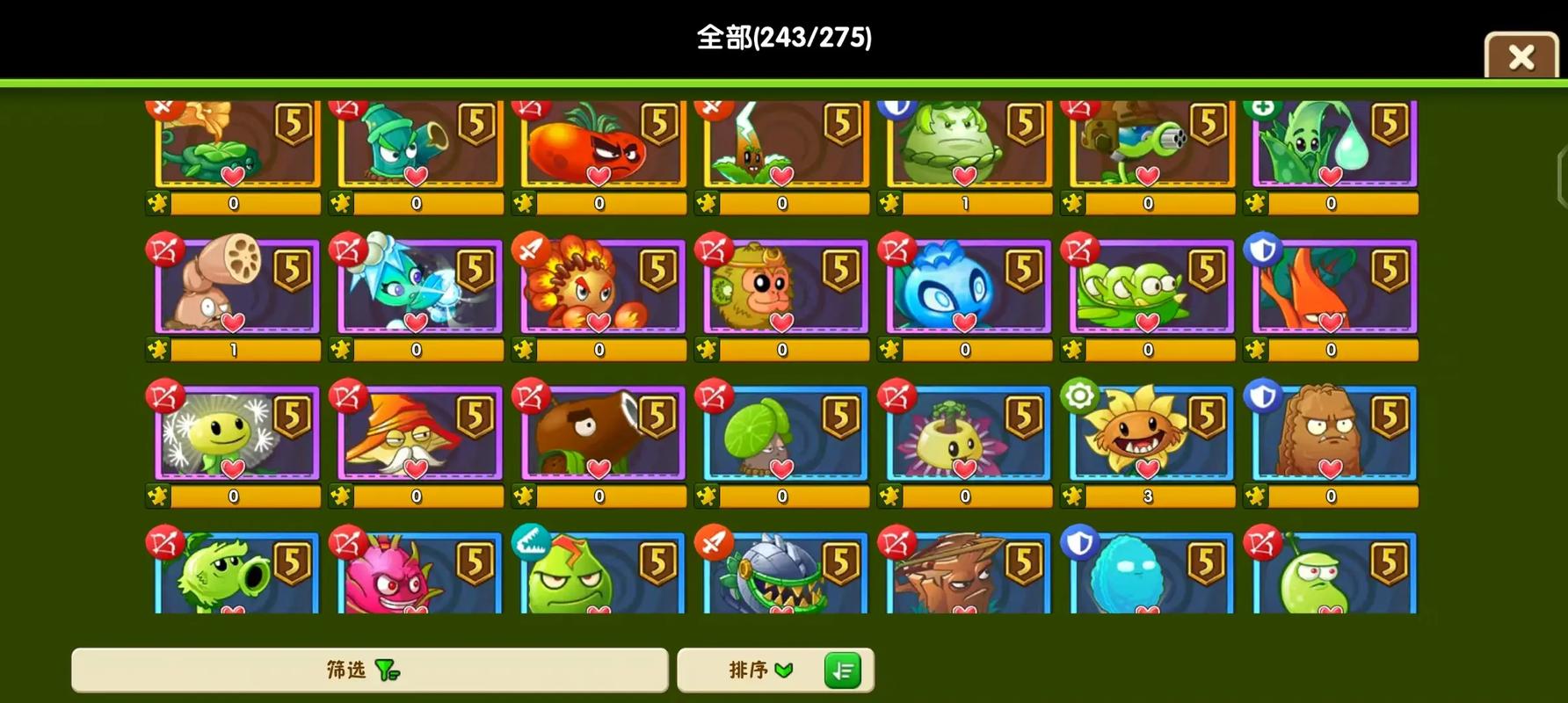Click the blue shield badge on the Primal Wall-nut card

tap(1262, 395)
